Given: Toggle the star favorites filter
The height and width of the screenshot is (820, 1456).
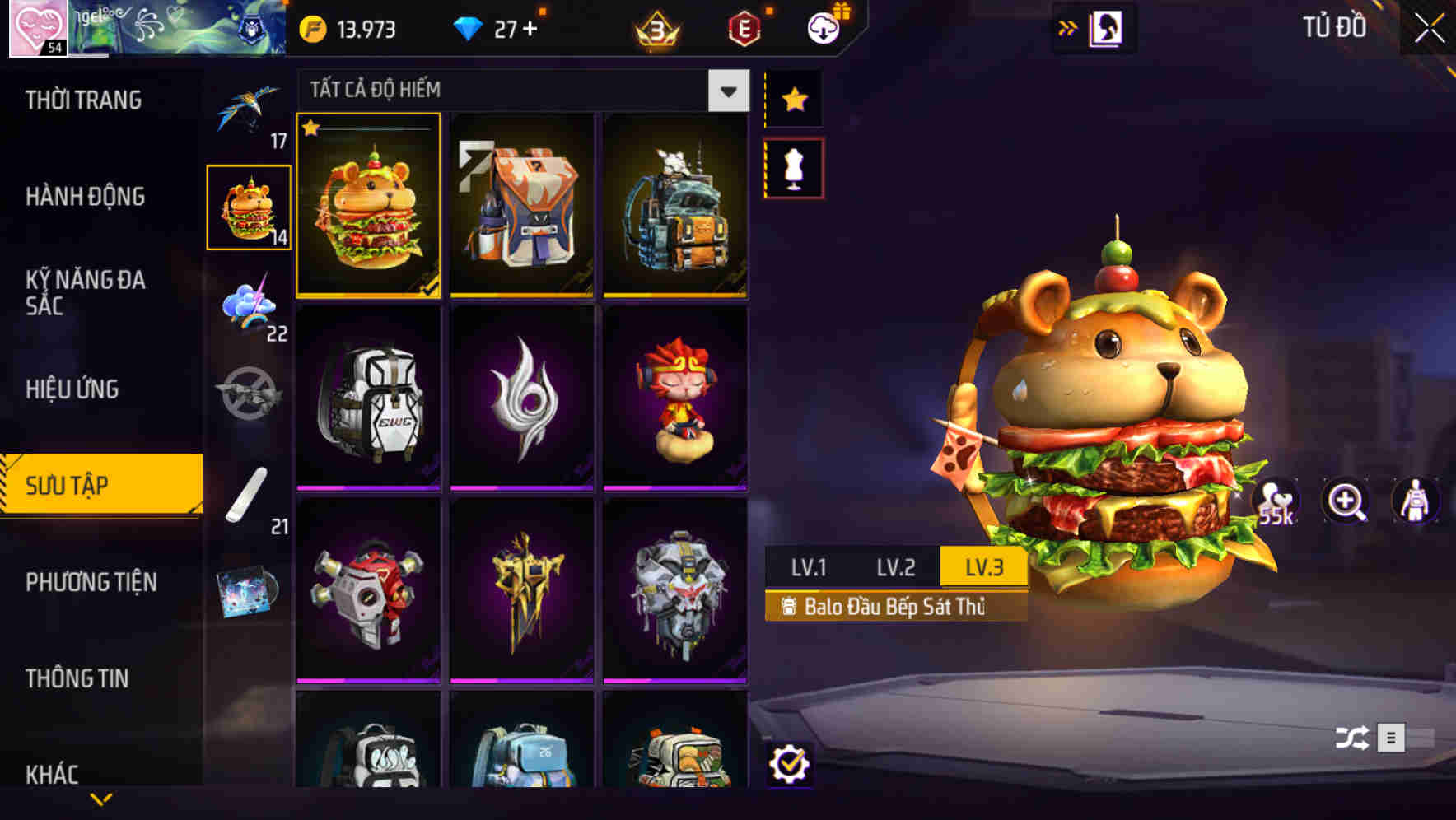Looking at the screenshot, I should [793, 100].
